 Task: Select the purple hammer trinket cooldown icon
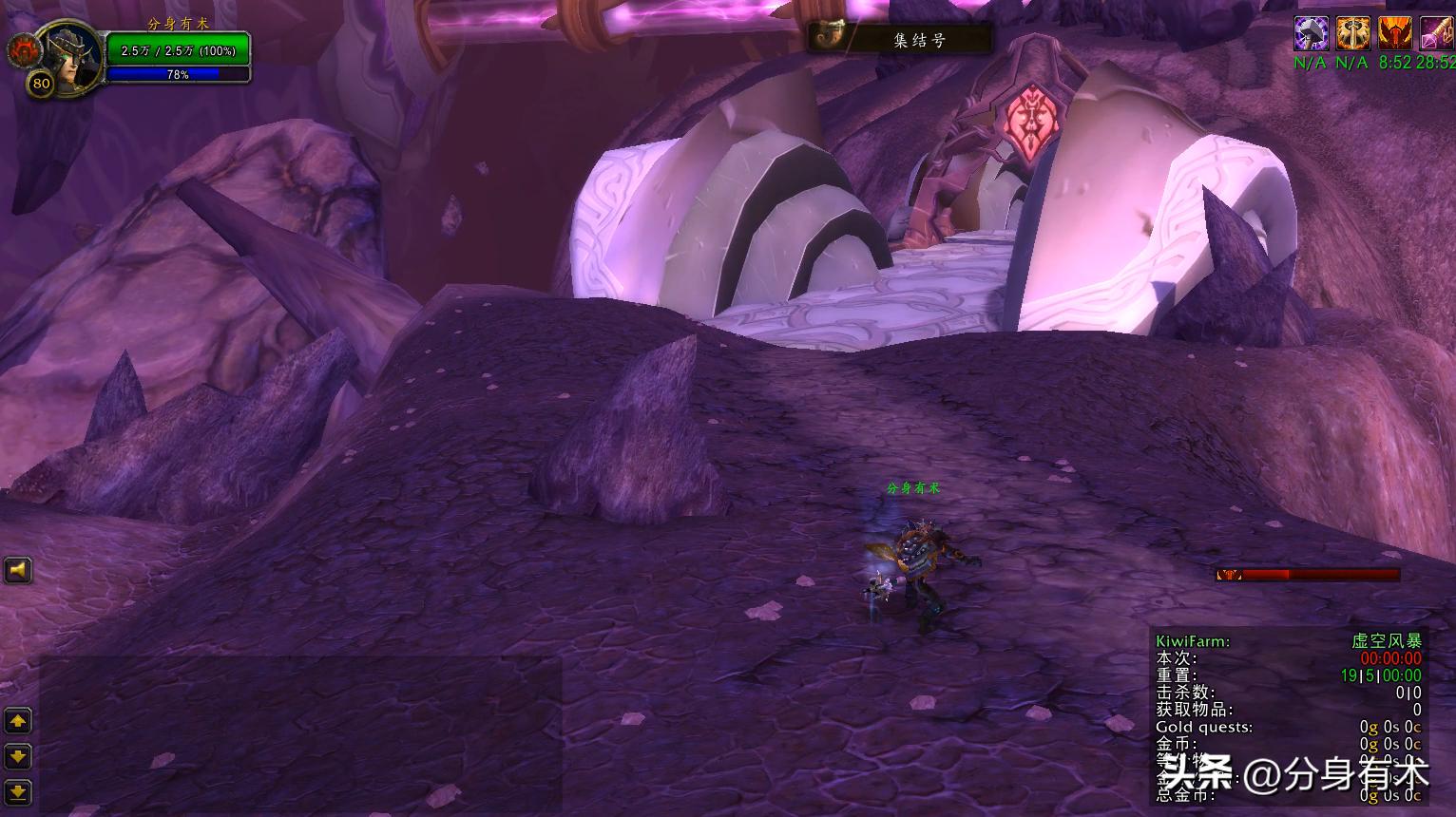pos(1312,33)
